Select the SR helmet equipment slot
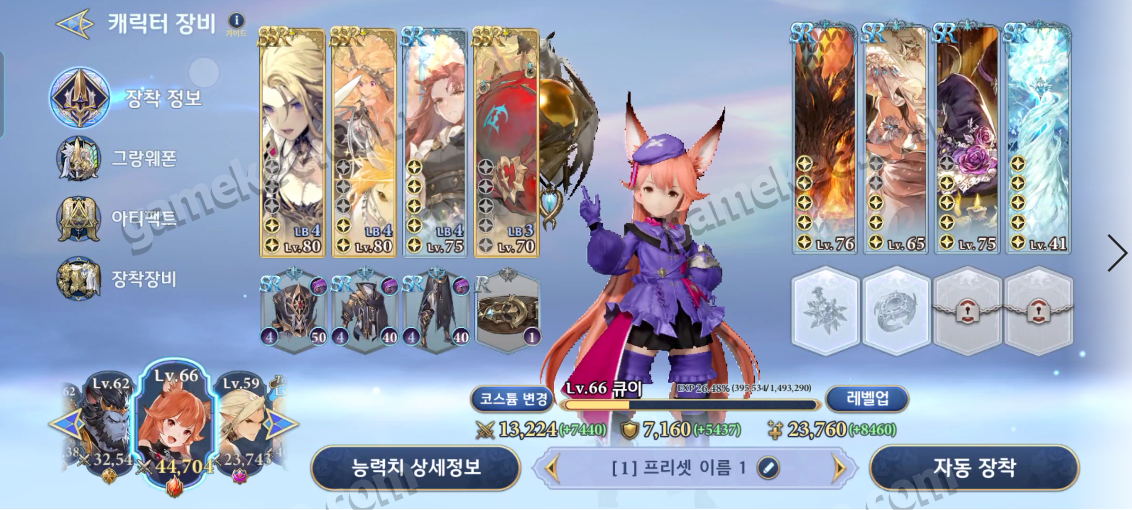 [x=294, y=312]
